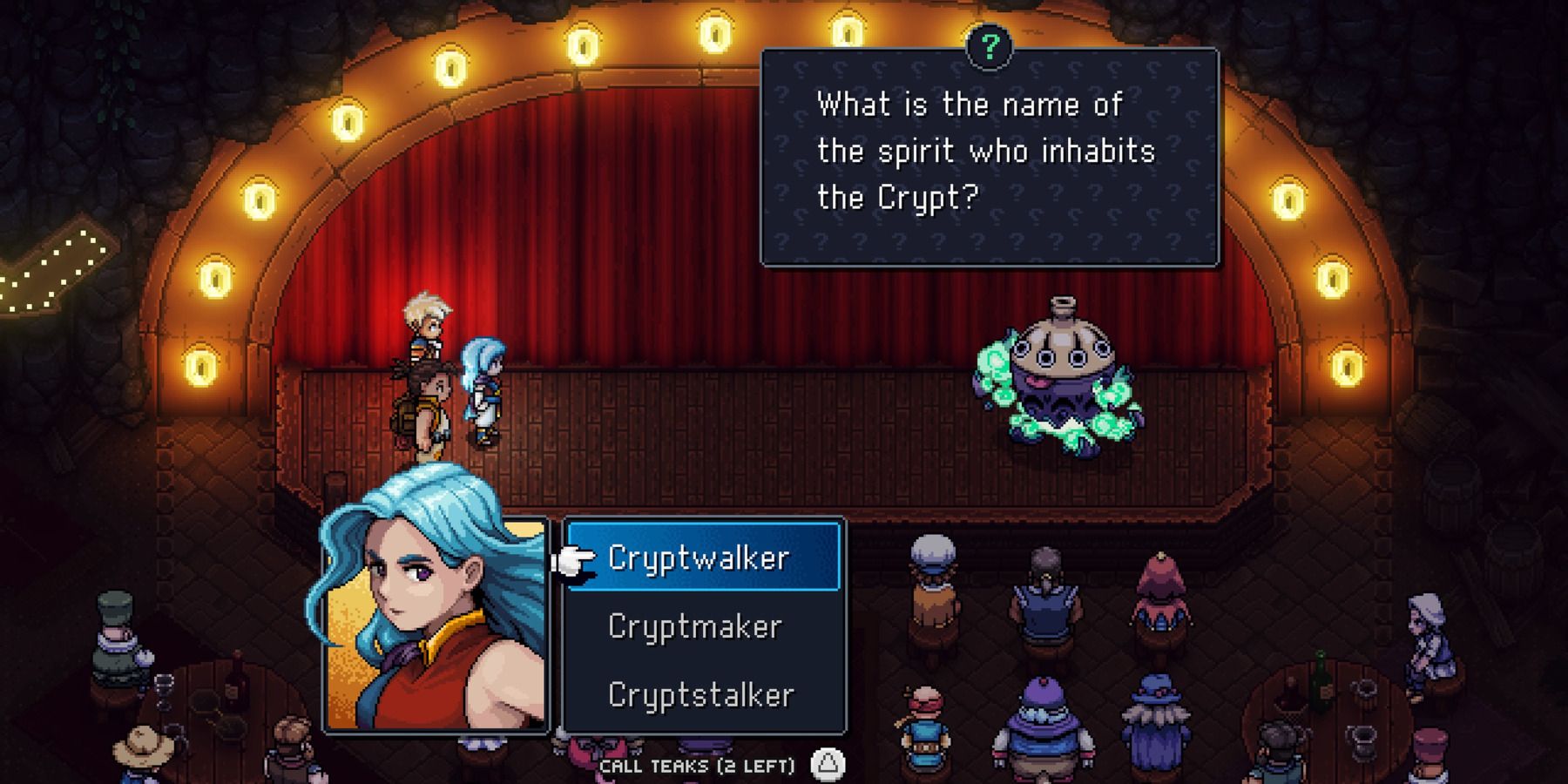Click the Call Teaks (2 Left) label
This screenshot has height=784, width=1568.
(x=697, y=765)
